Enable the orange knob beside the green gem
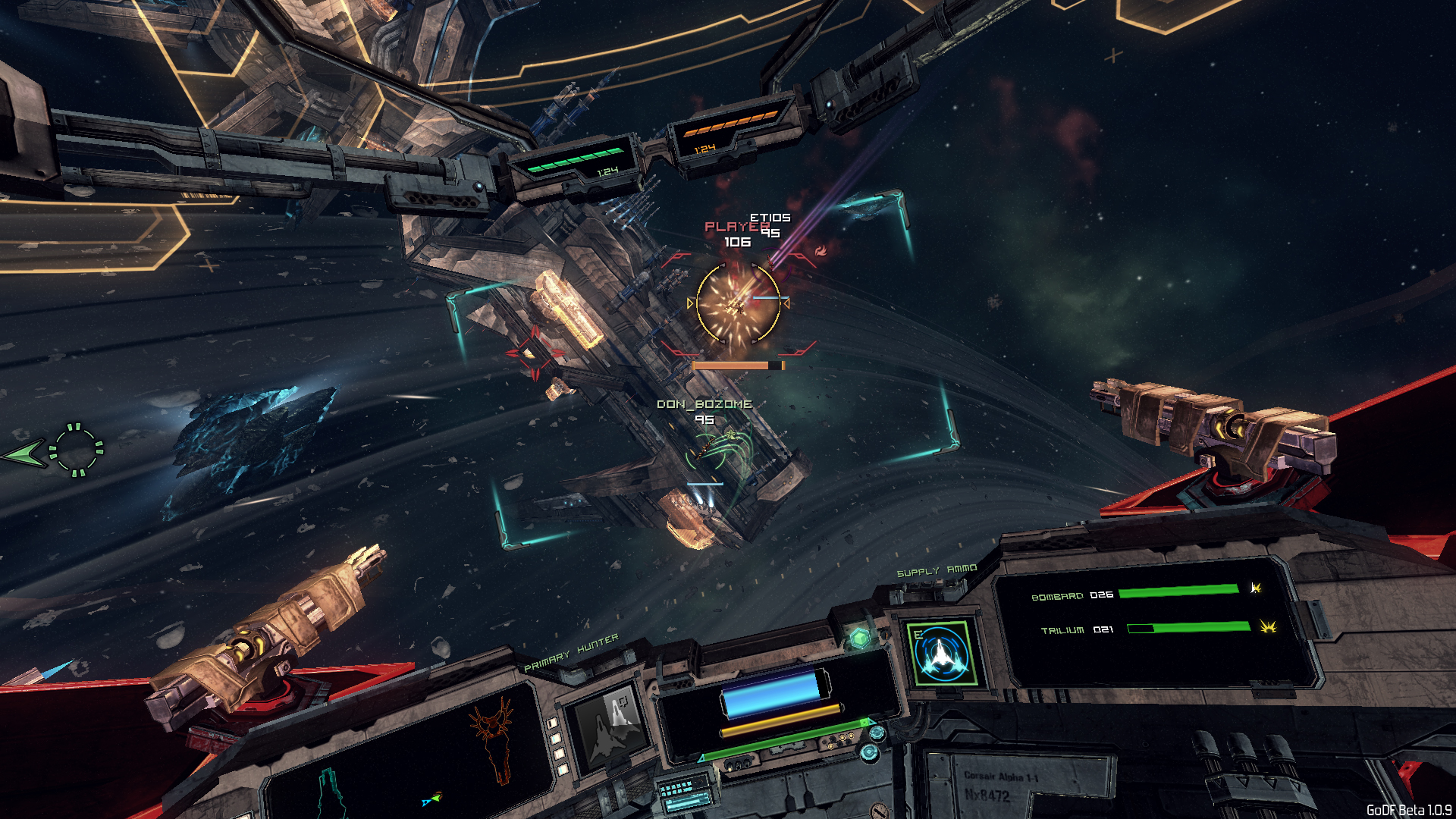1456x819 pixels. point(885,635)
